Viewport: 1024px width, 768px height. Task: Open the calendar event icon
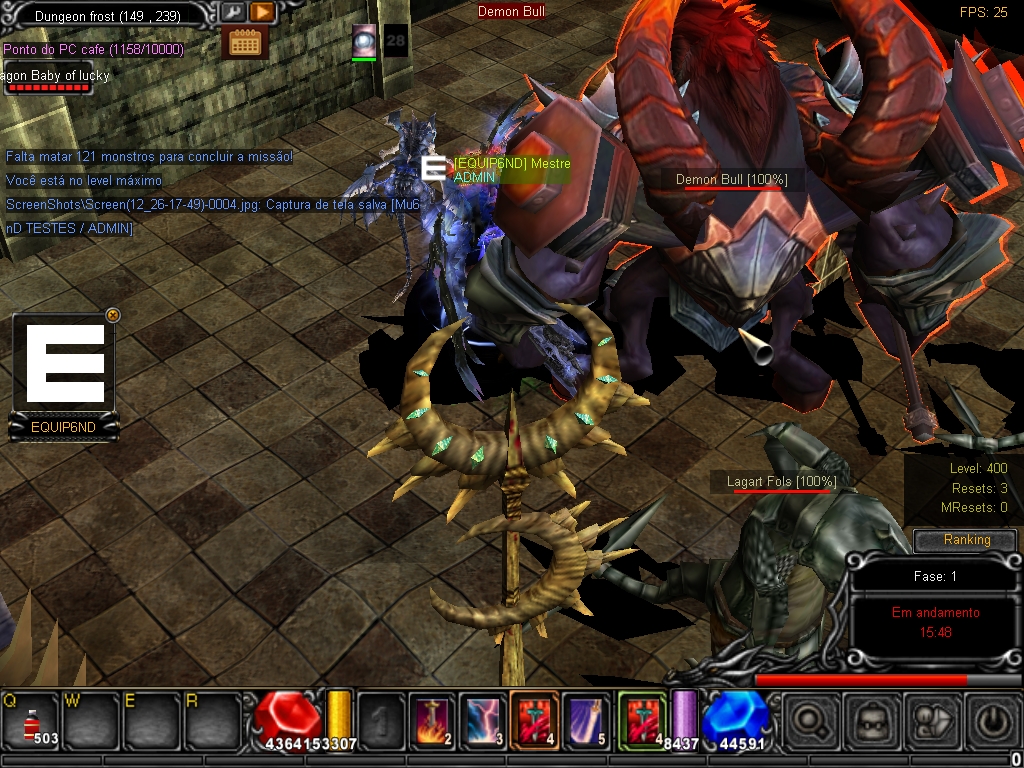pyautogui.click(x=245, y=42)
